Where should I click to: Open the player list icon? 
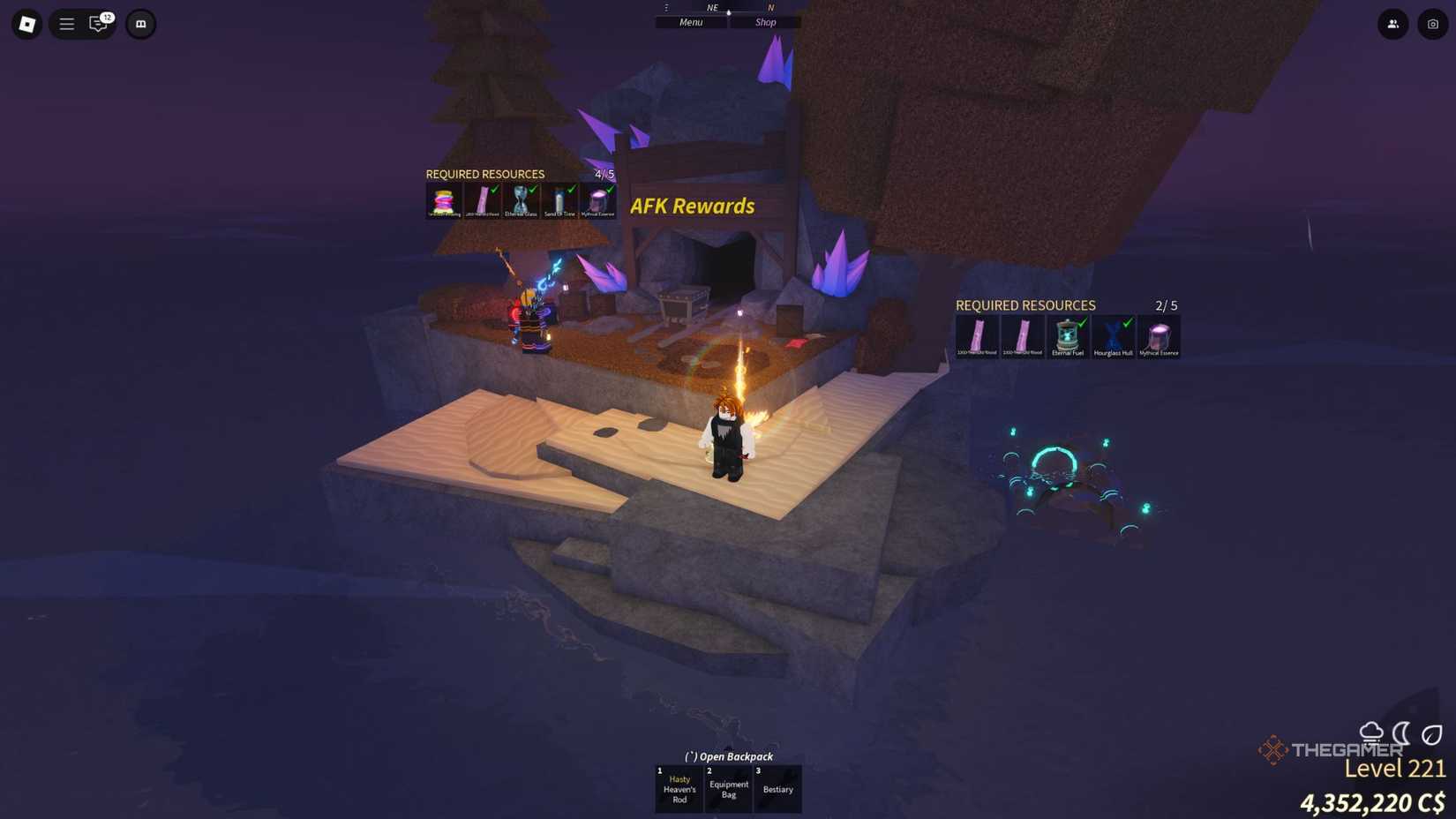pyautogui.click(x=1392, y=24)
